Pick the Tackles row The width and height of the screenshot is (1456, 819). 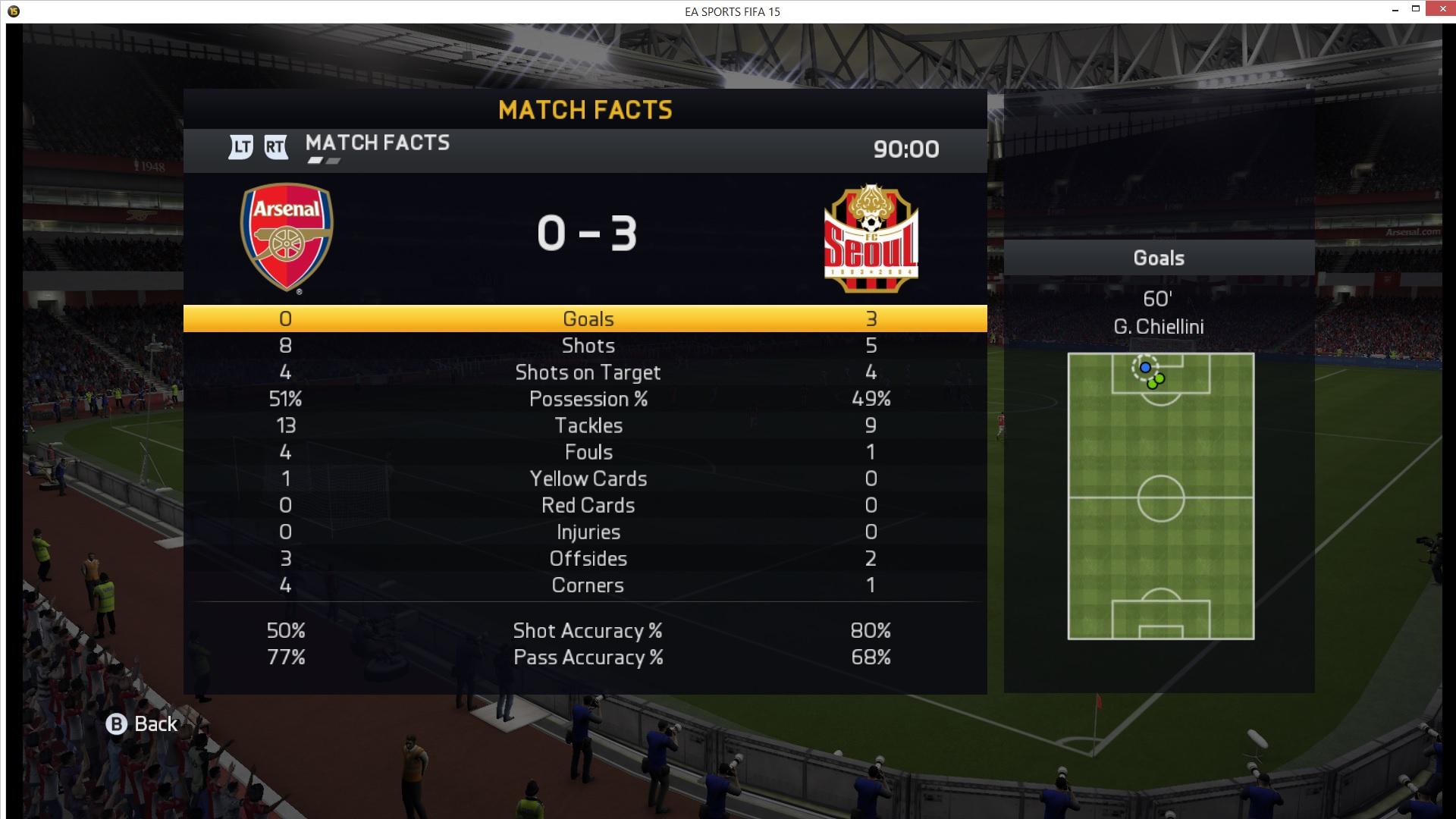tap(588, 425)
